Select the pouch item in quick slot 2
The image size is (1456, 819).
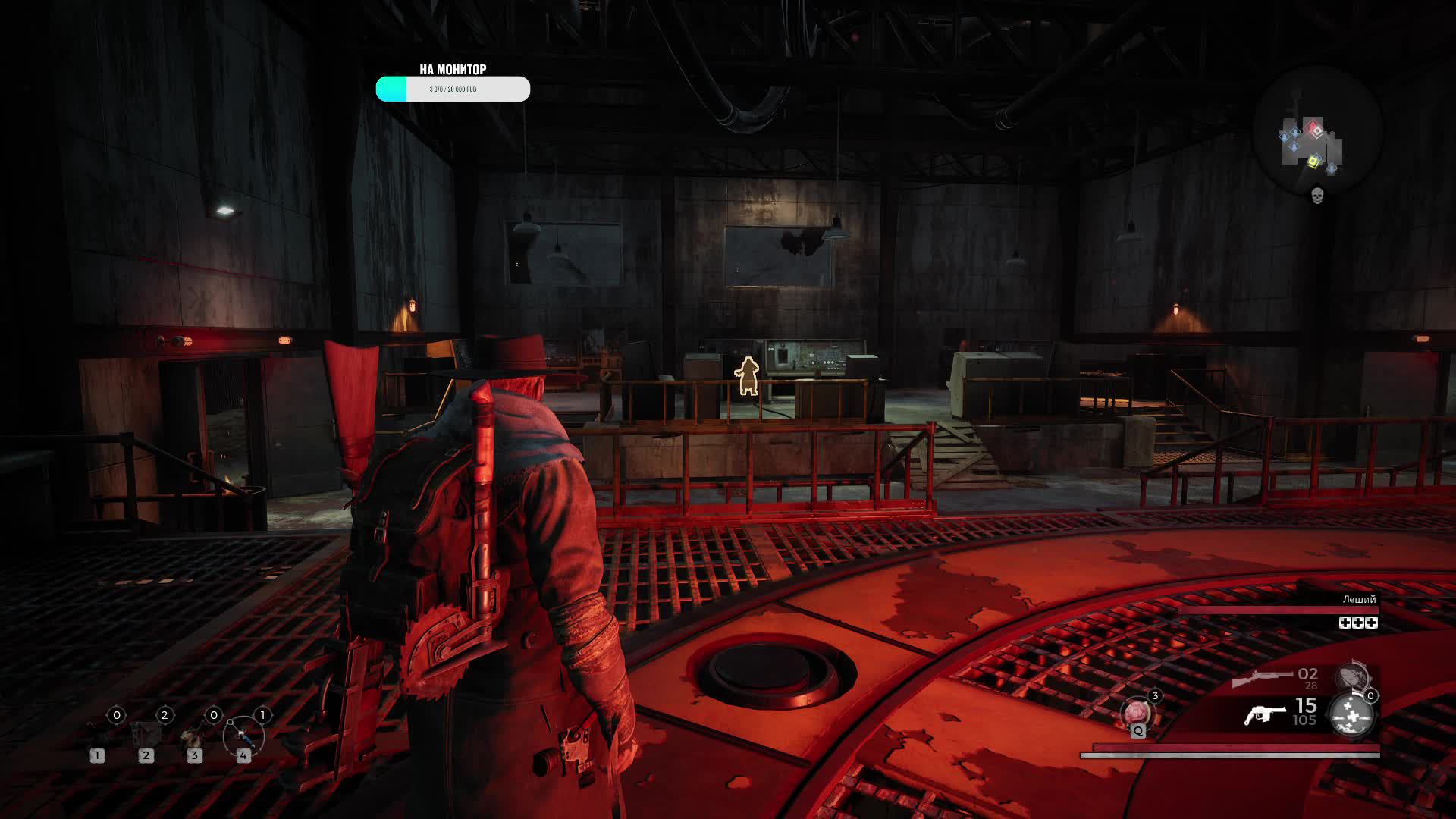click(144, 733)
